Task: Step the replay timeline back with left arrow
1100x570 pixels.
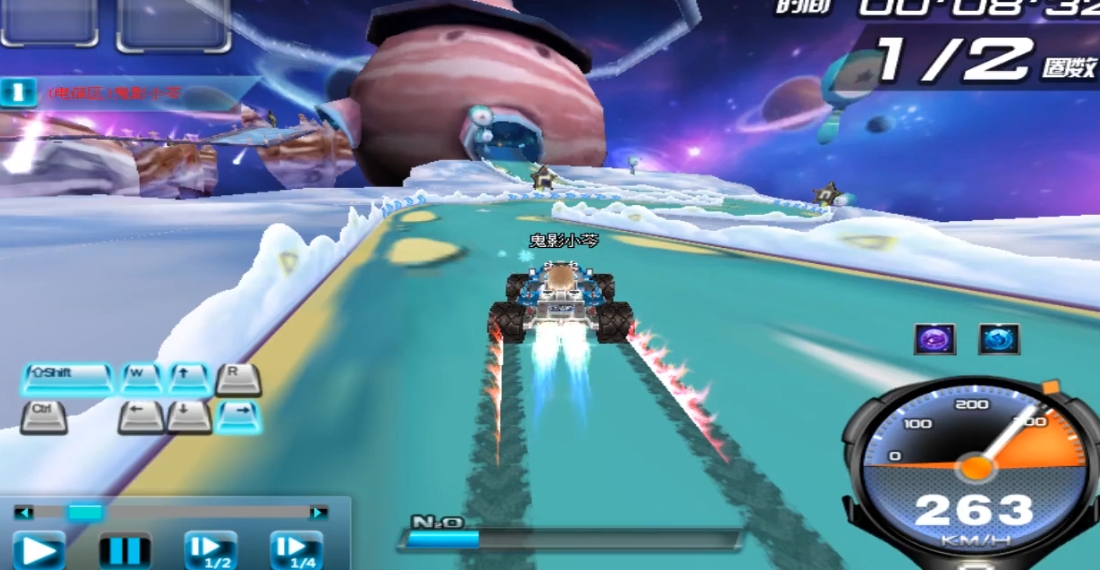Action: tap(23, 512)
